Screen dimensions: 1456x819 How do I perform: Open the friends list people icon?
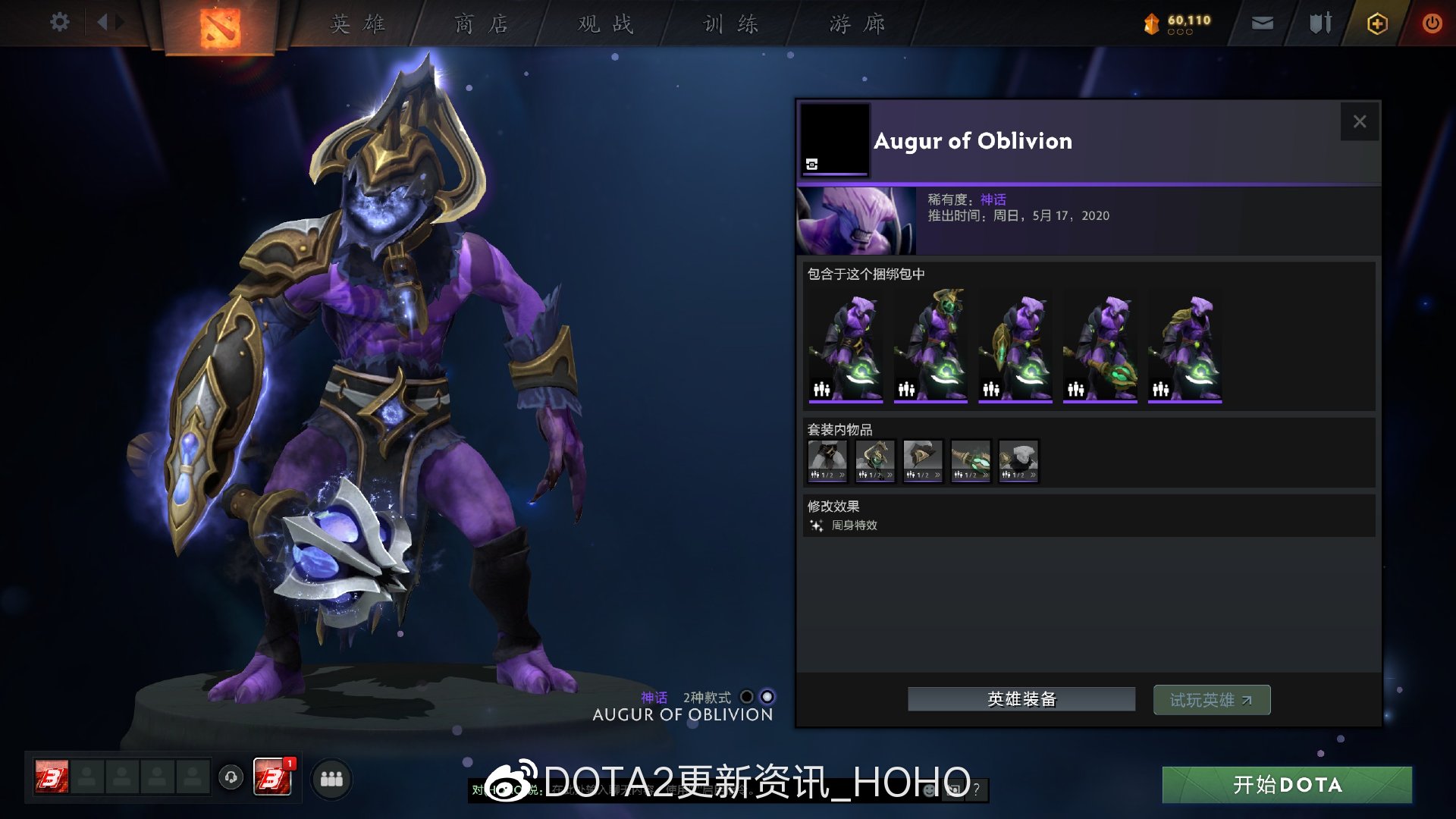tap(331, 778)
